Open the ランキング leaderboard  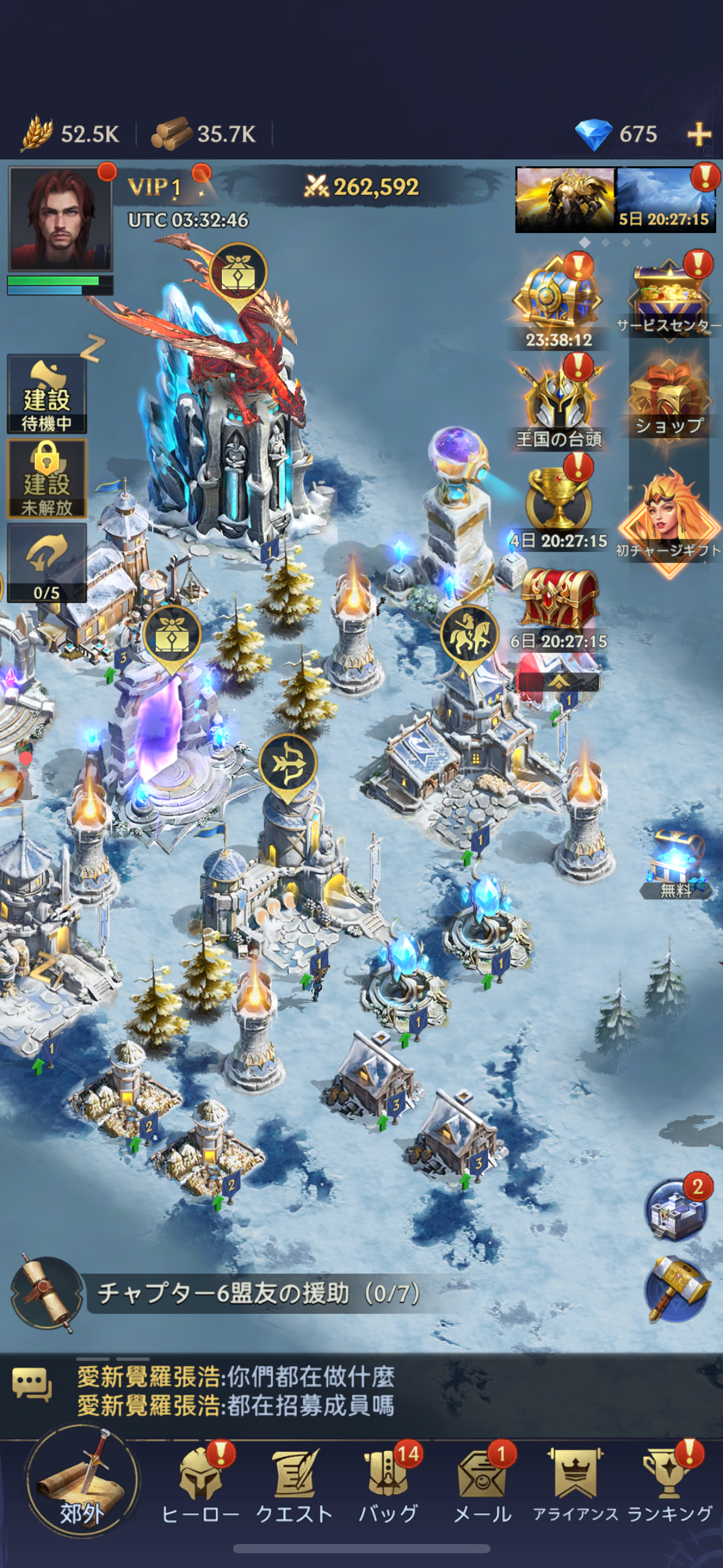click(x=670, y=1485)
